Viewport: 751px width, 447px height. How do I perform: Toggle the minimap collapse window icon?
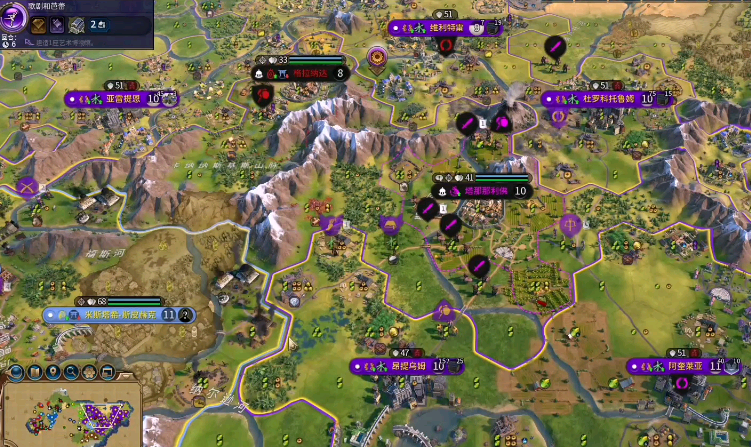coord(108,372)
